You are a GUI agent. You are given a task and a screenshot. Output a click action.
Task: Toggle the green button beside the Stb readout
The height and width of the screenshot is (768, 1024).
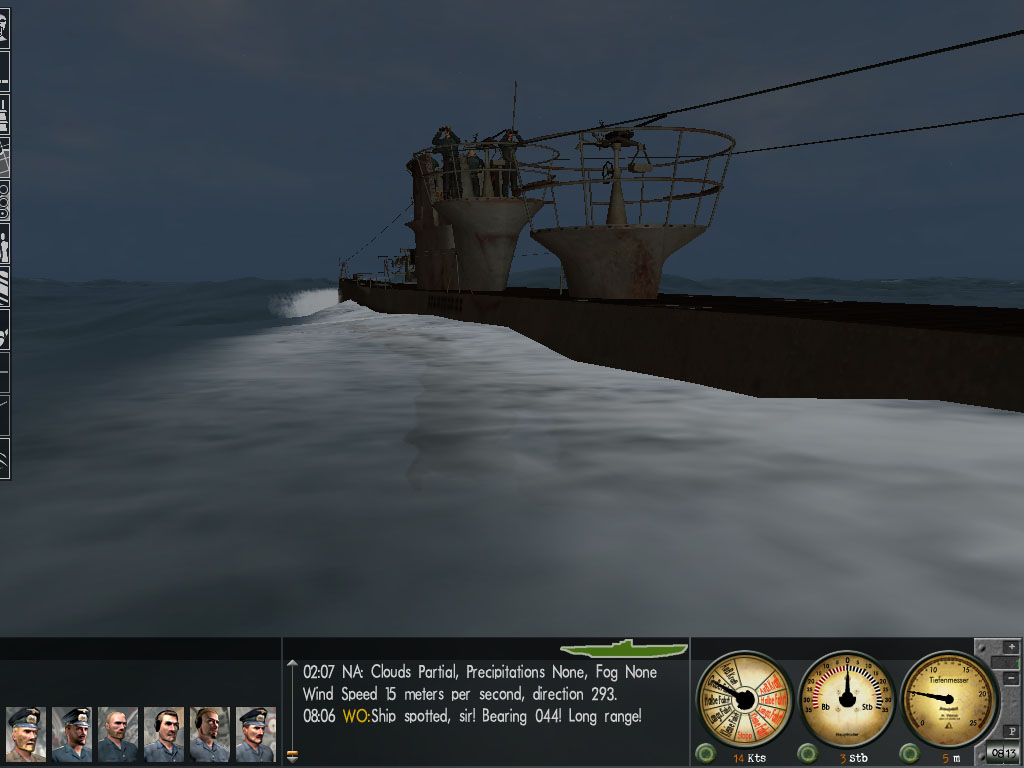coord(808,753)
